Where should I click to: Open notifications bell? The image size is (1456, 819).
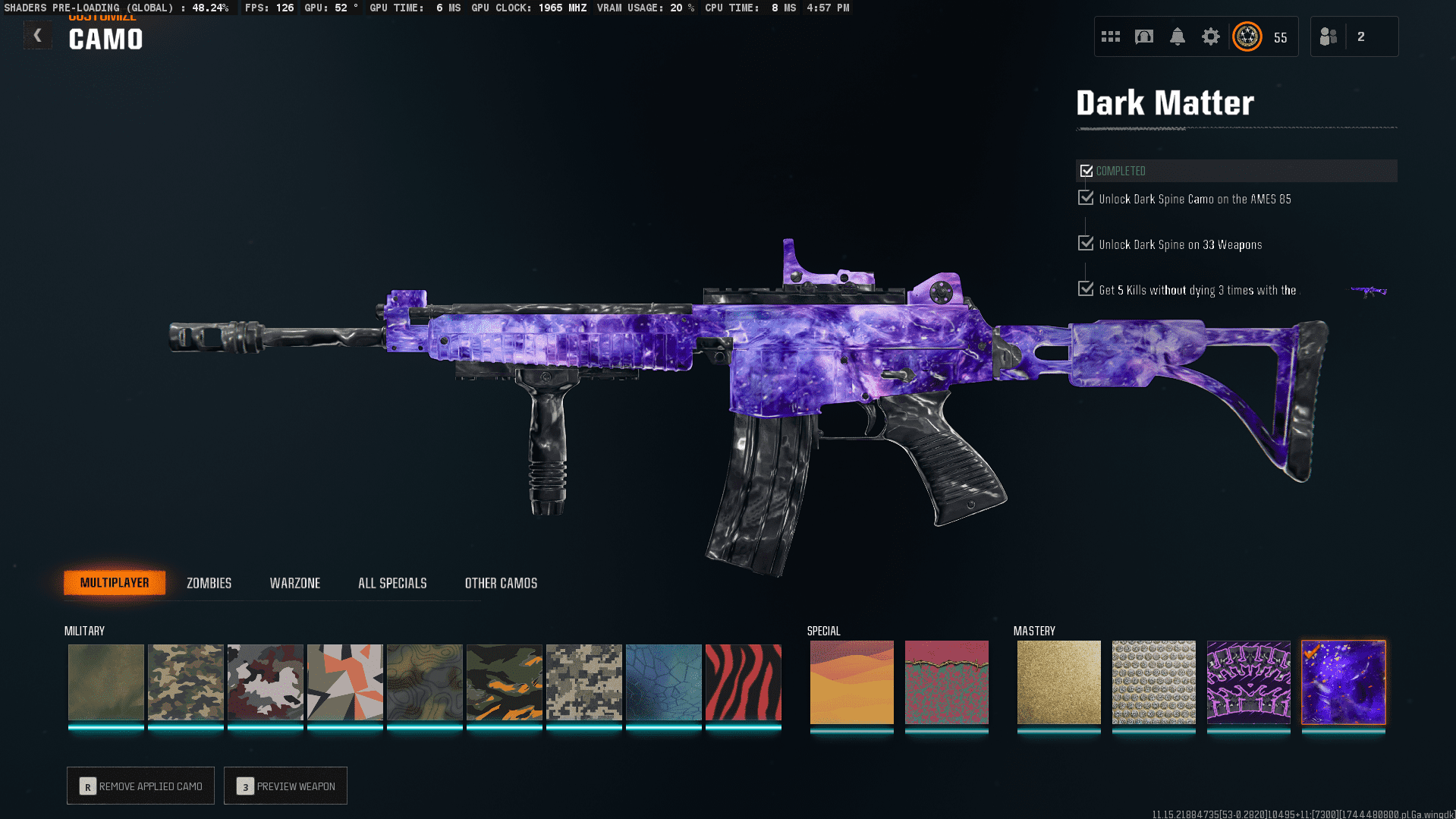pyautogui.click(x=1177, y=36)
